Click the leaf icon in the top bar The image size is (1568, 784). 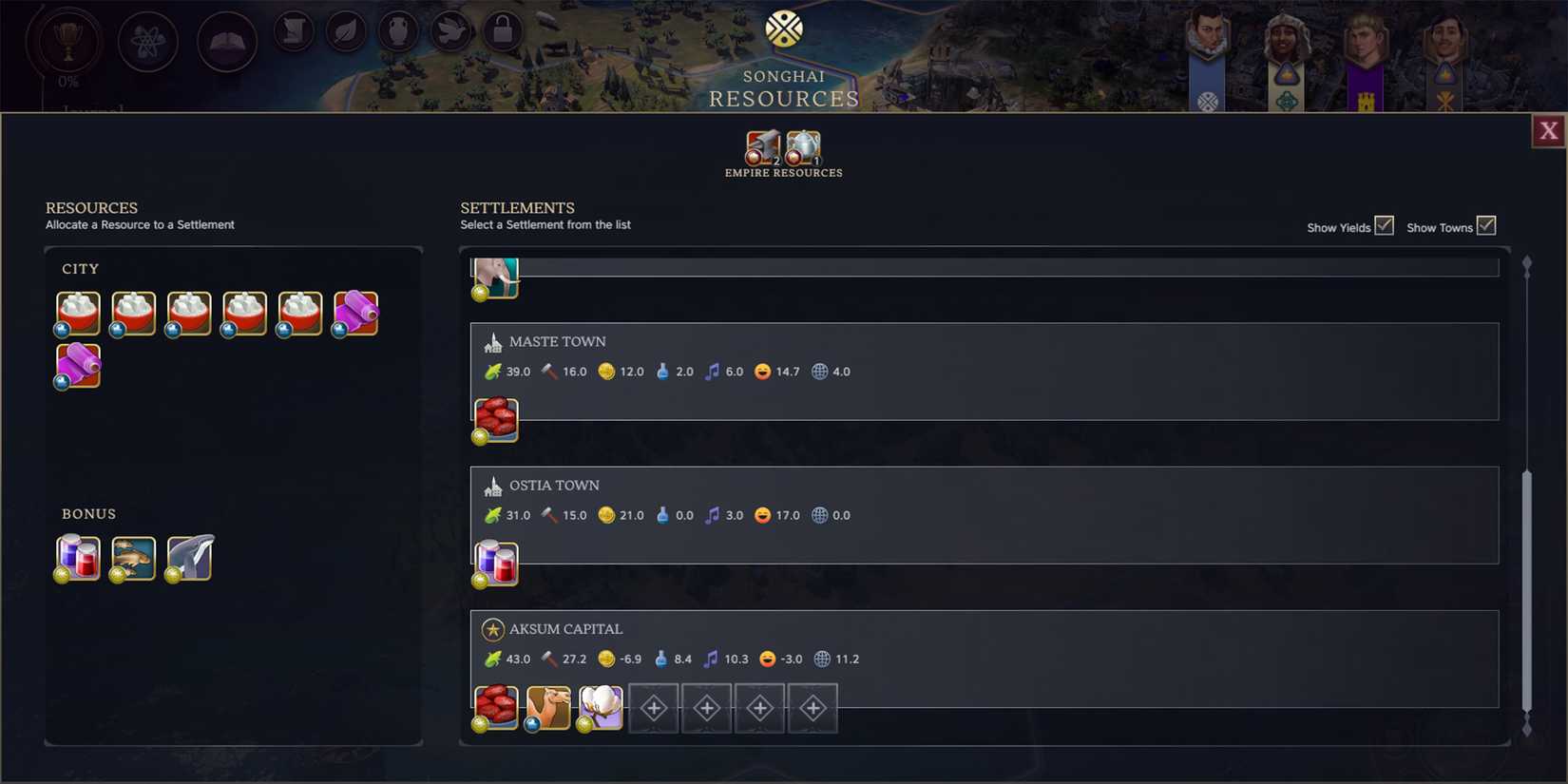pyautogui.click(x=345, y=31)
